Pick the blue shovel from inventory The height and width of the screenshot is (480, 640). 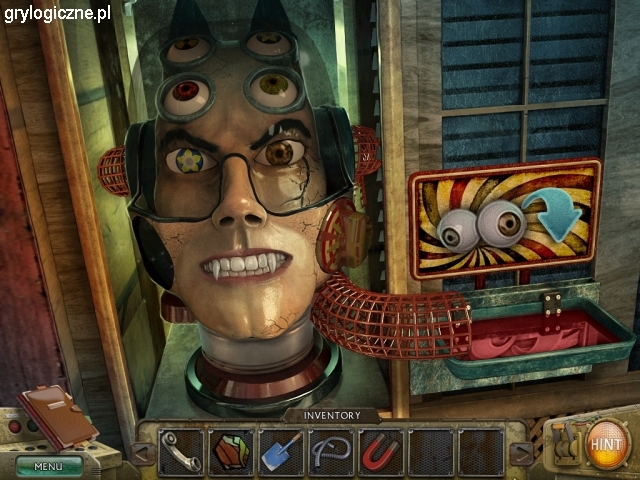[281, 451]
